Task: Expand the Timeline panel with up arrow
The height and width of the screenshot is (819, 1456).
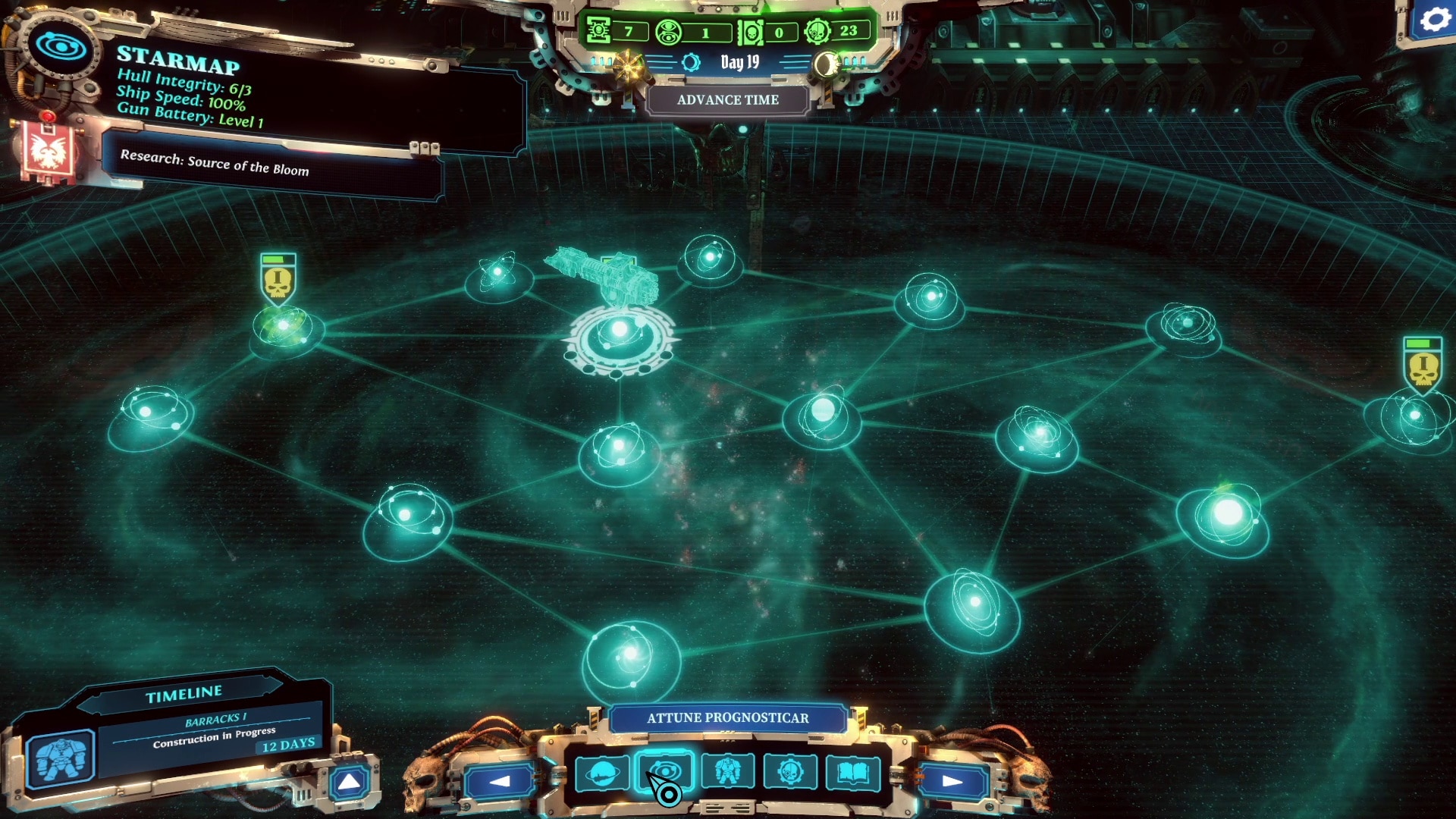Action: point(350,782)
